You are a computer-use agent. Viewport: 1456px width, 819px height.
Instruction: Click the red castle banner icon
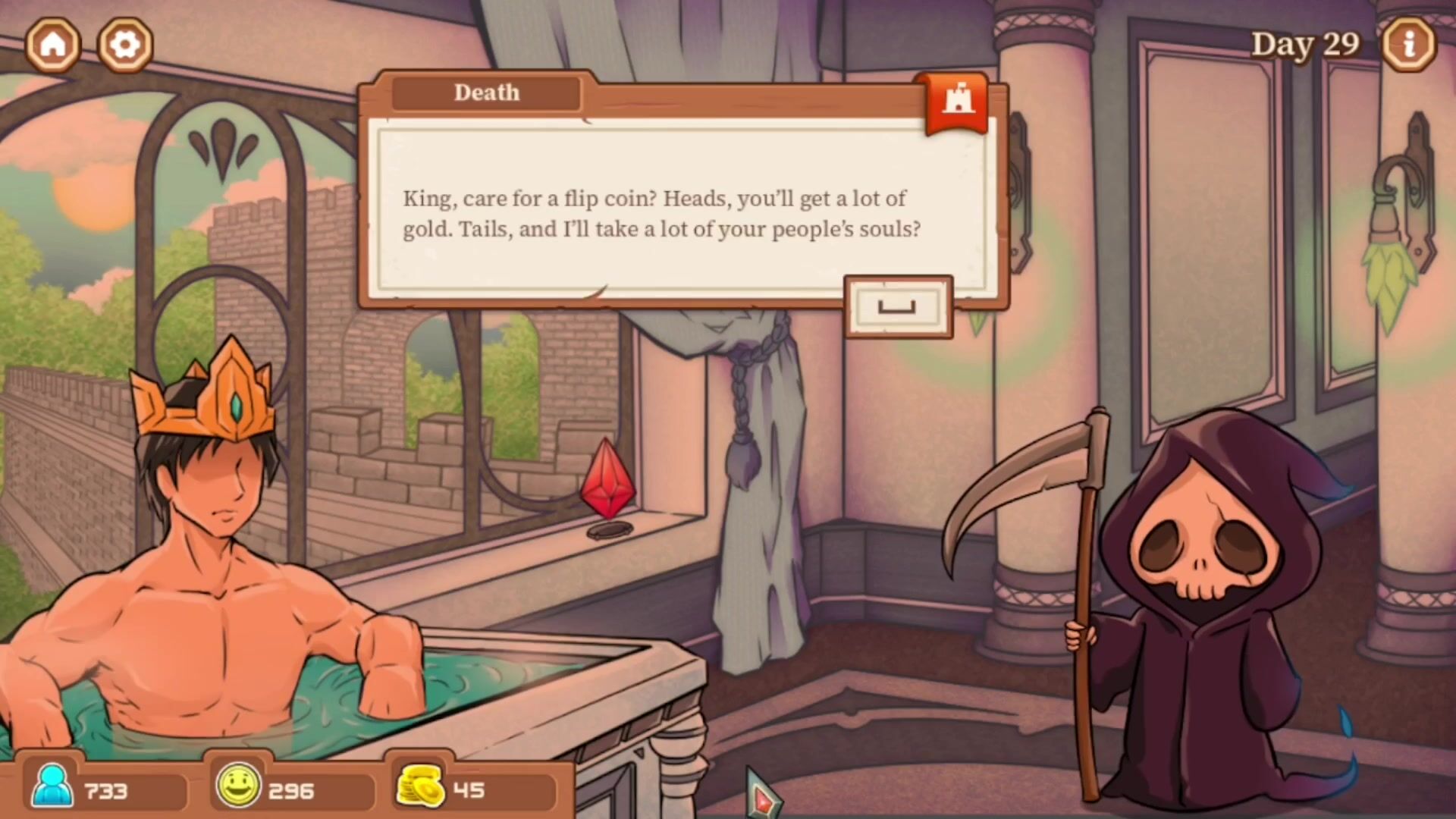957,102
